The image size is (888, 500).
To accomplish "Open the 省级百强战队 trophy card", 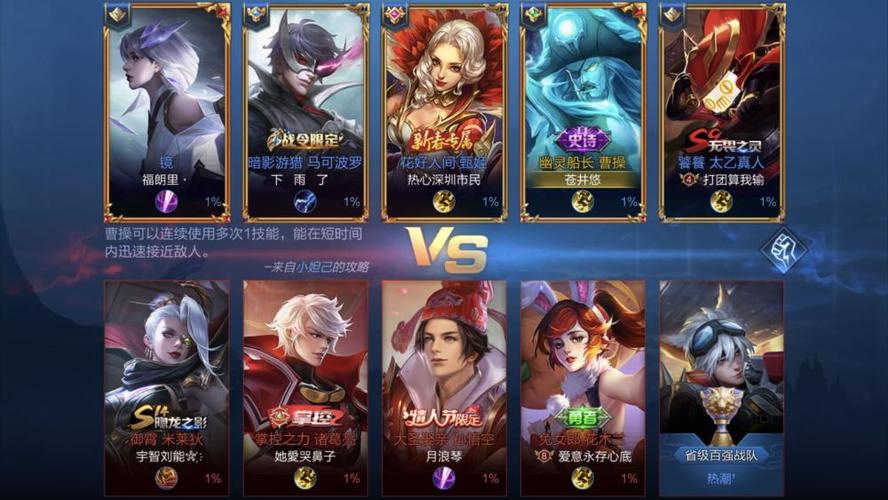I will pos(721,385).
